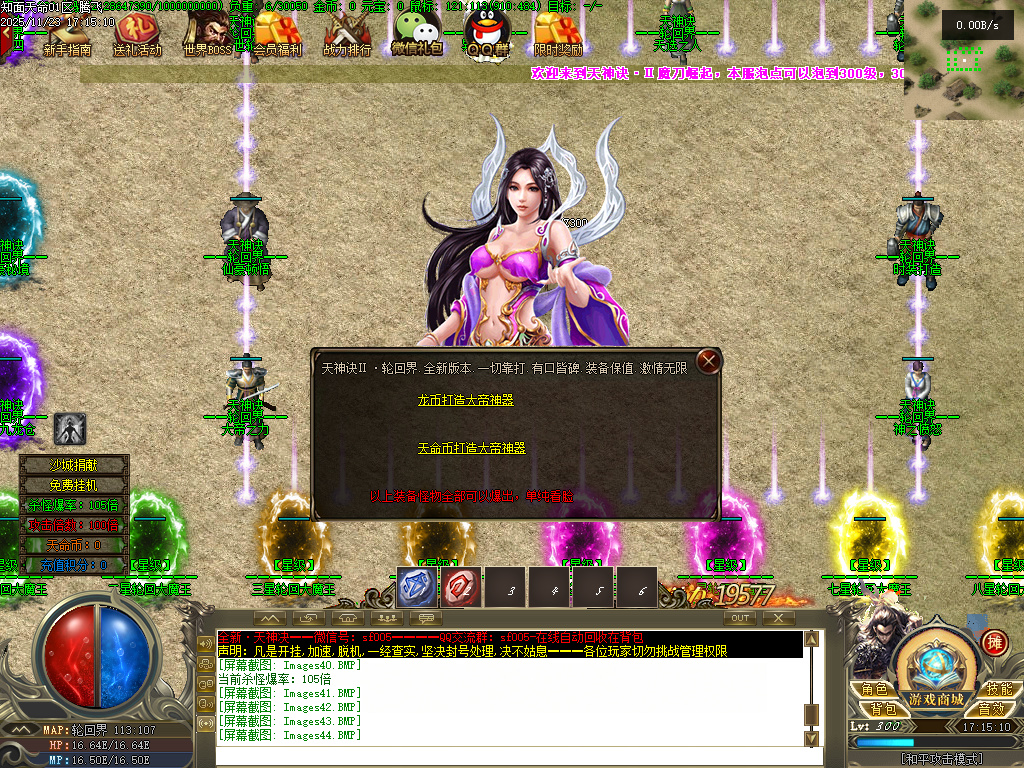Open the 技能 skills panel

pyautogui.click(x=997, y=689)
